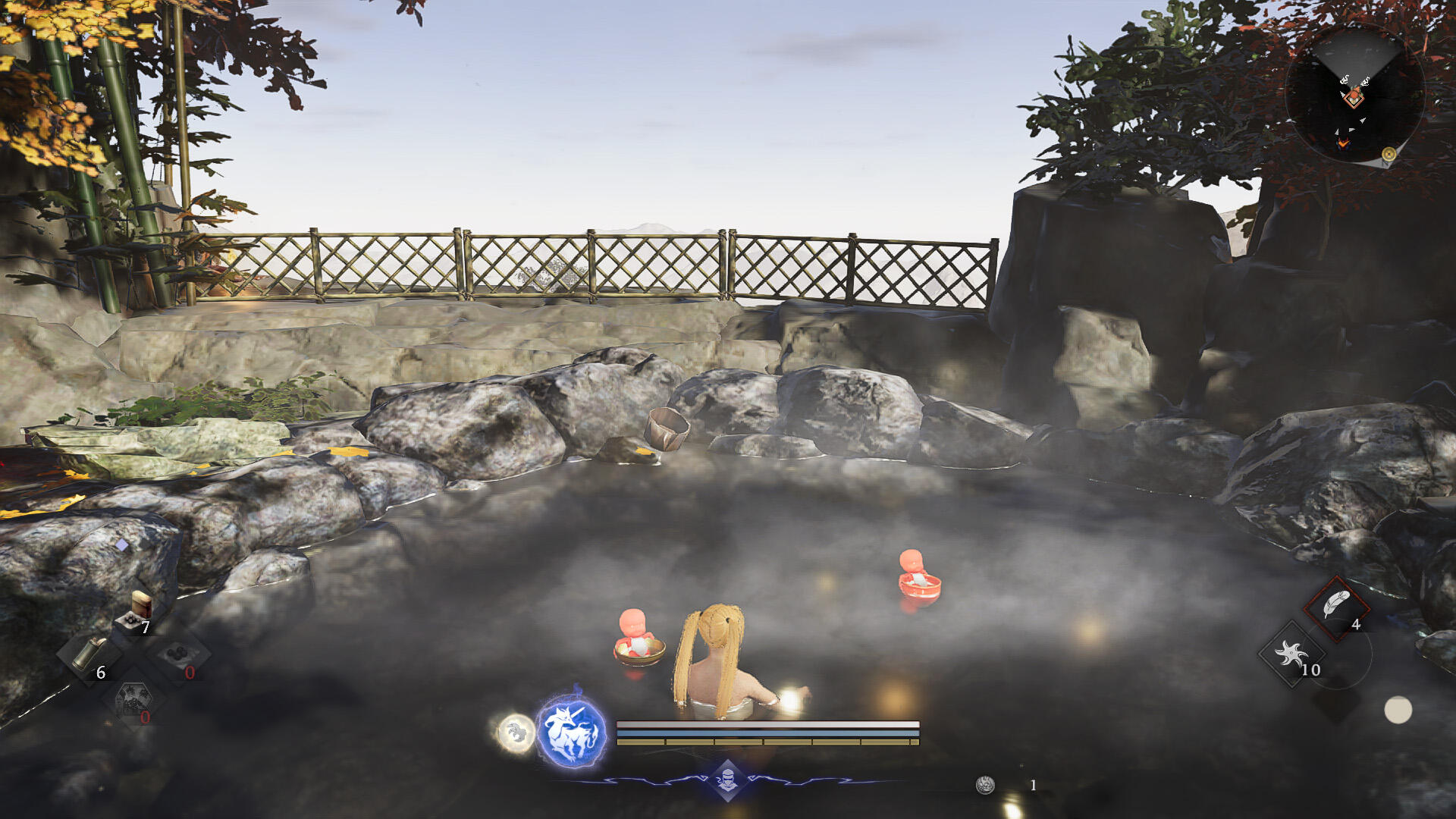Select the shuriken slot
Image resolution: width=1456 pixels, height=819 pixels.
click(x=1291, y=654)
